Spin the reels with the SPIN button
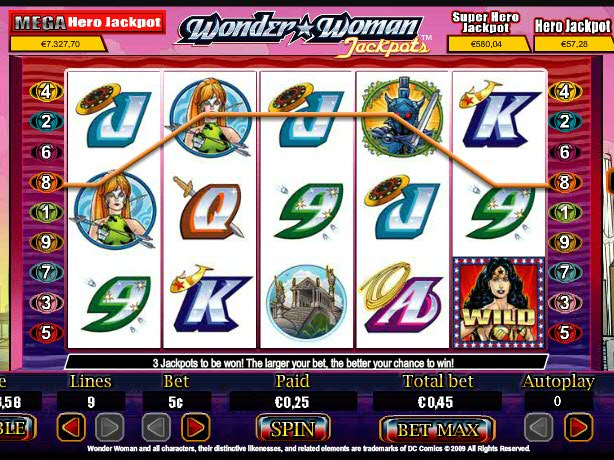This screenshot has height=460, width=614. 292,429
